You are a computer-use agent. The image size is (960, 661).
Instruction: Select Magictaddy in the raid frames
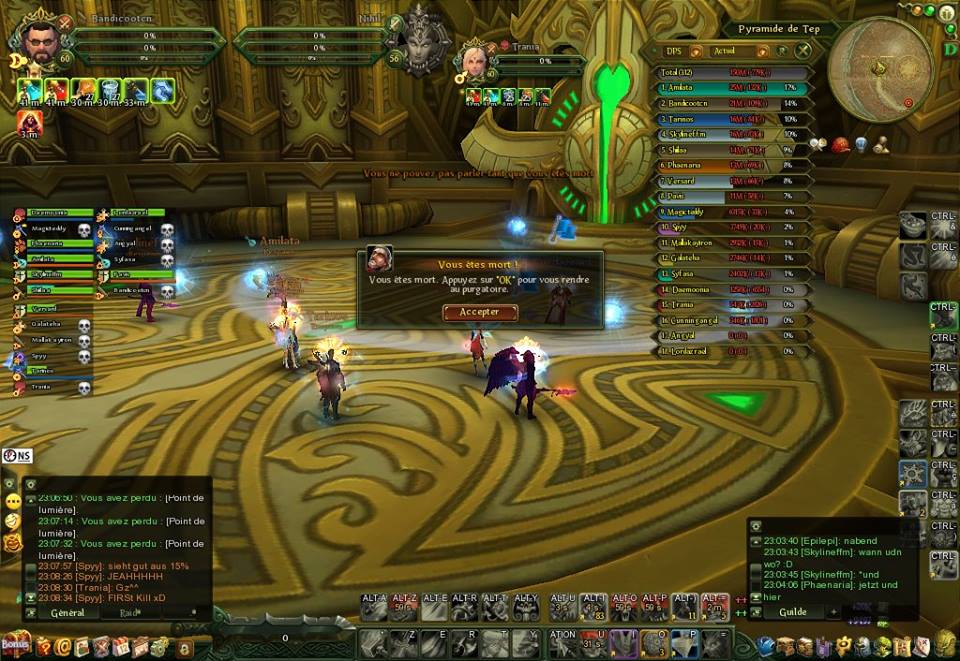tap(48, 230)
